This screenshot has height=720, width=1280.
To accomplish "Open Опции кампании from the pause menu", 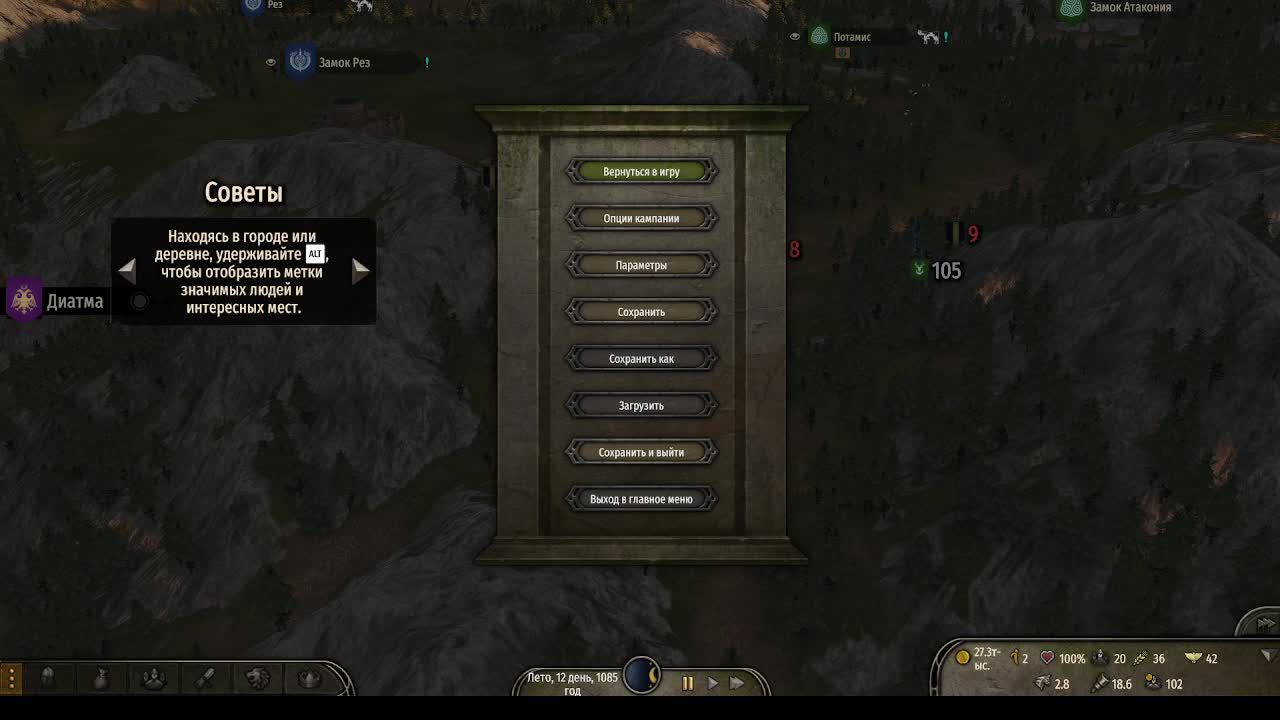I will tap(641, 217).
